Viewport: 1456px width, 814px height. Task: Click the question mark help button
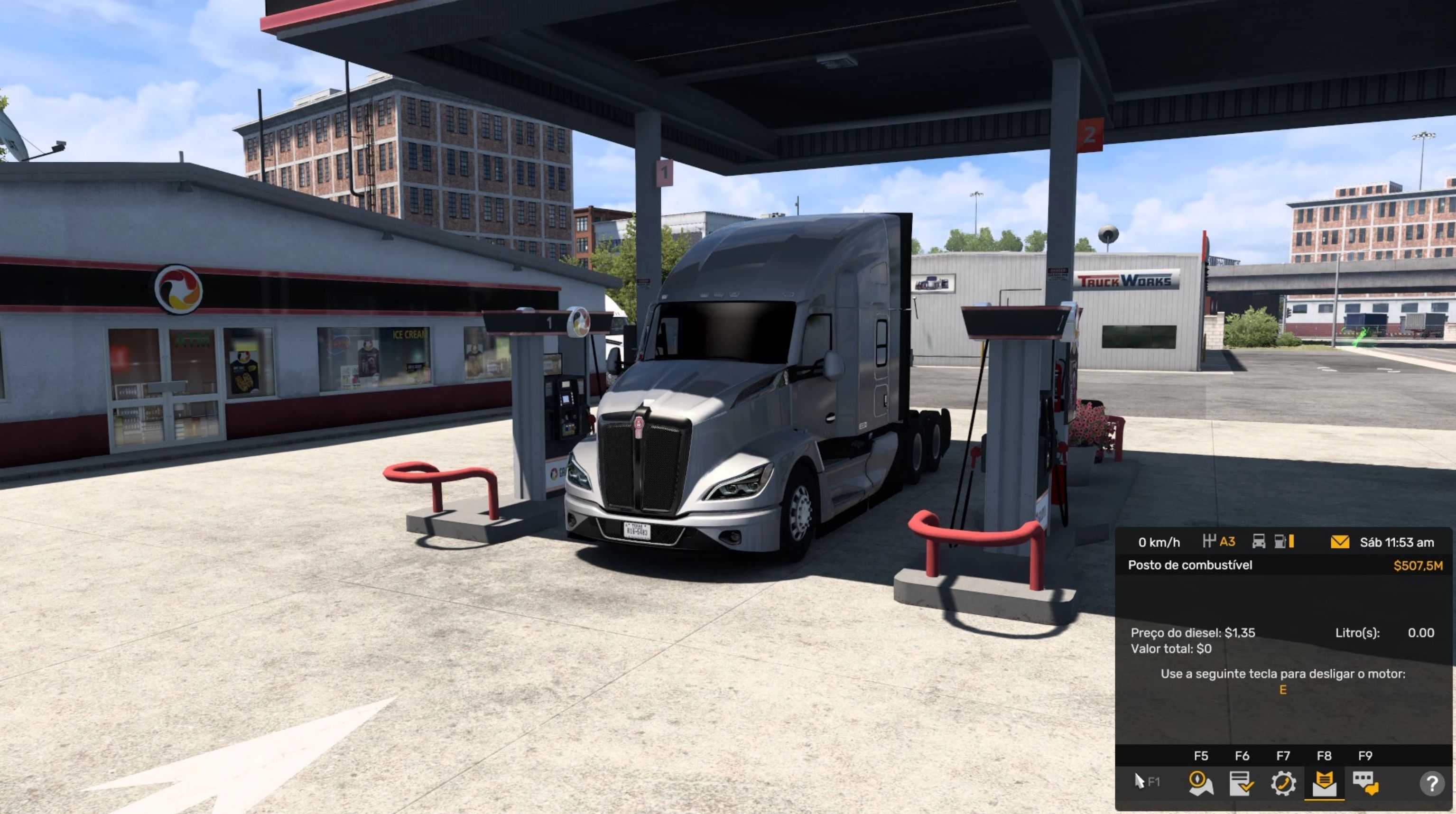click(x=1432, y=784)
